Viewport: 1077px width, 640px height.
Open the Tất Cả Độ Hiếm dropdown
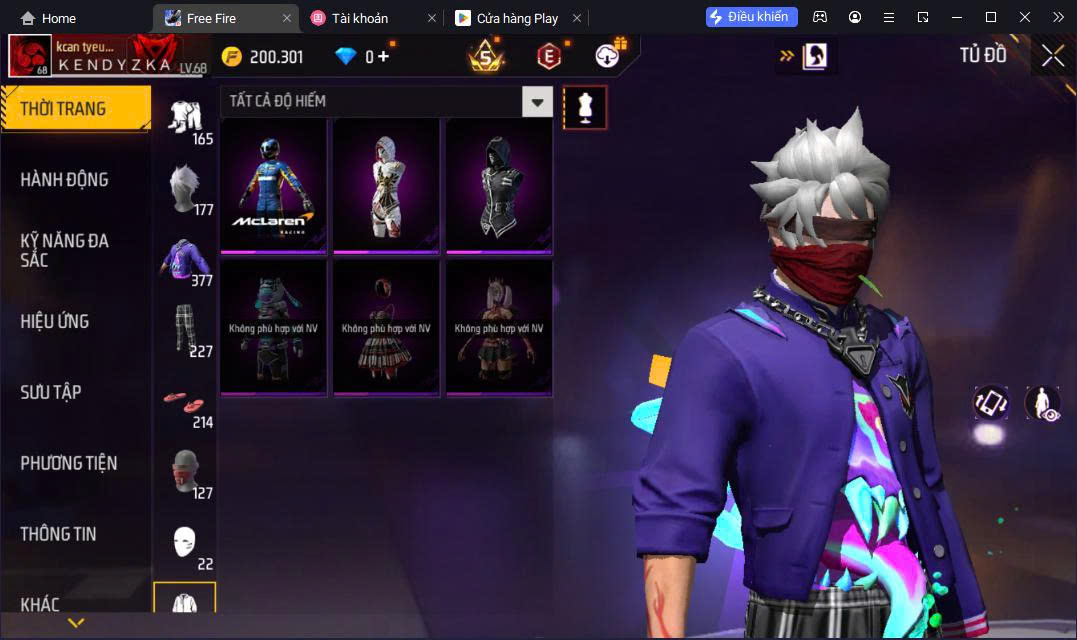538,101
